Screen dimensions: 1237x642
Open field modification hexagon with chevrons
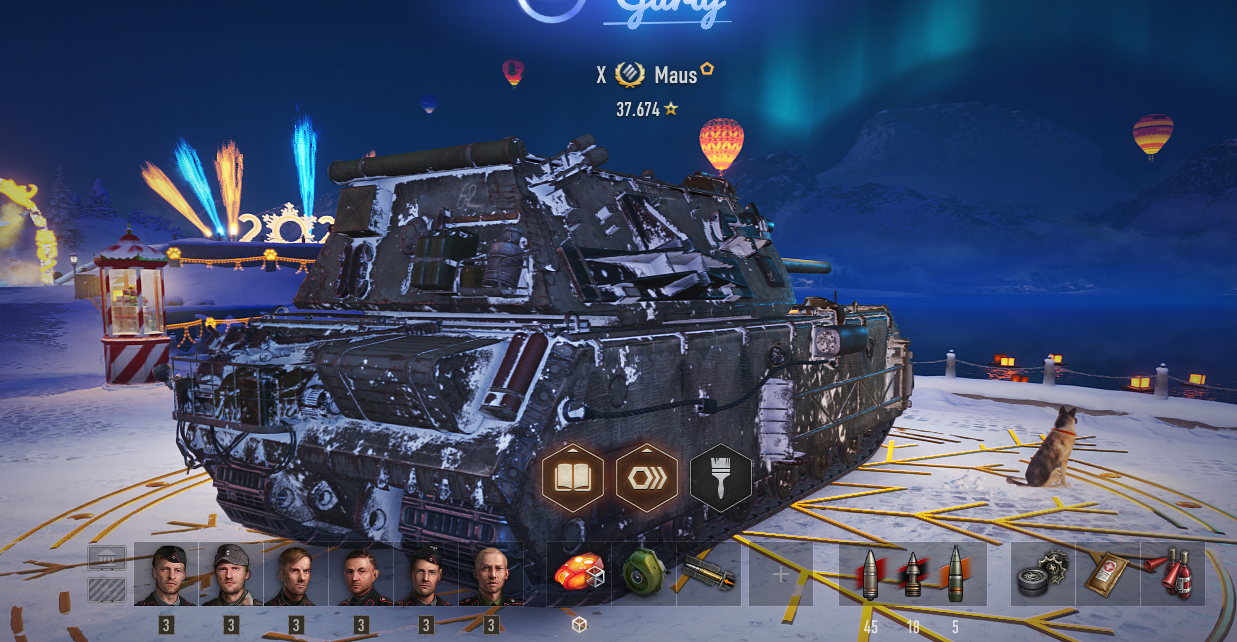point(647,478)
